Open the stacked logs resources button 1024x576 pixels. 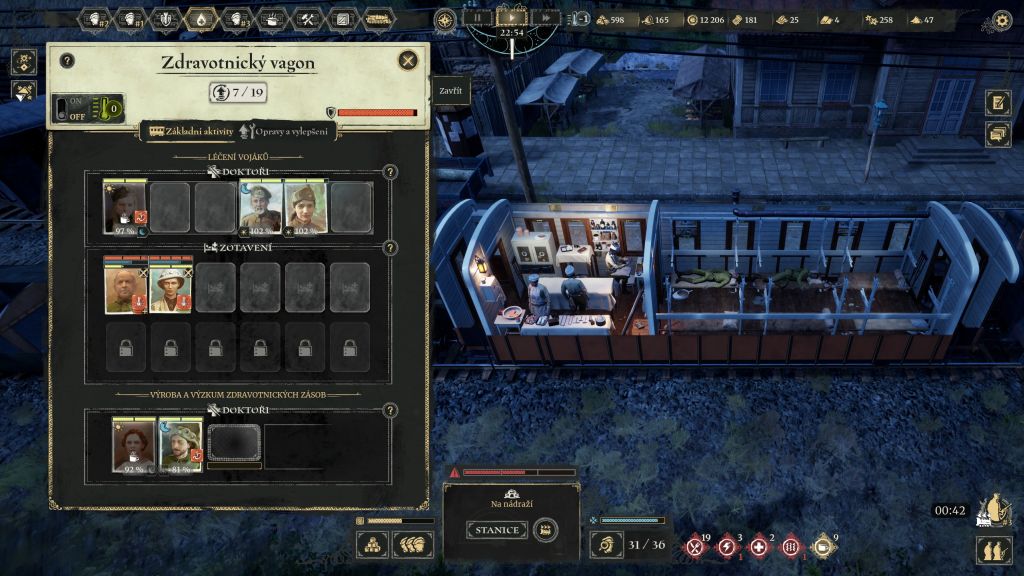(x=373, y=544)
